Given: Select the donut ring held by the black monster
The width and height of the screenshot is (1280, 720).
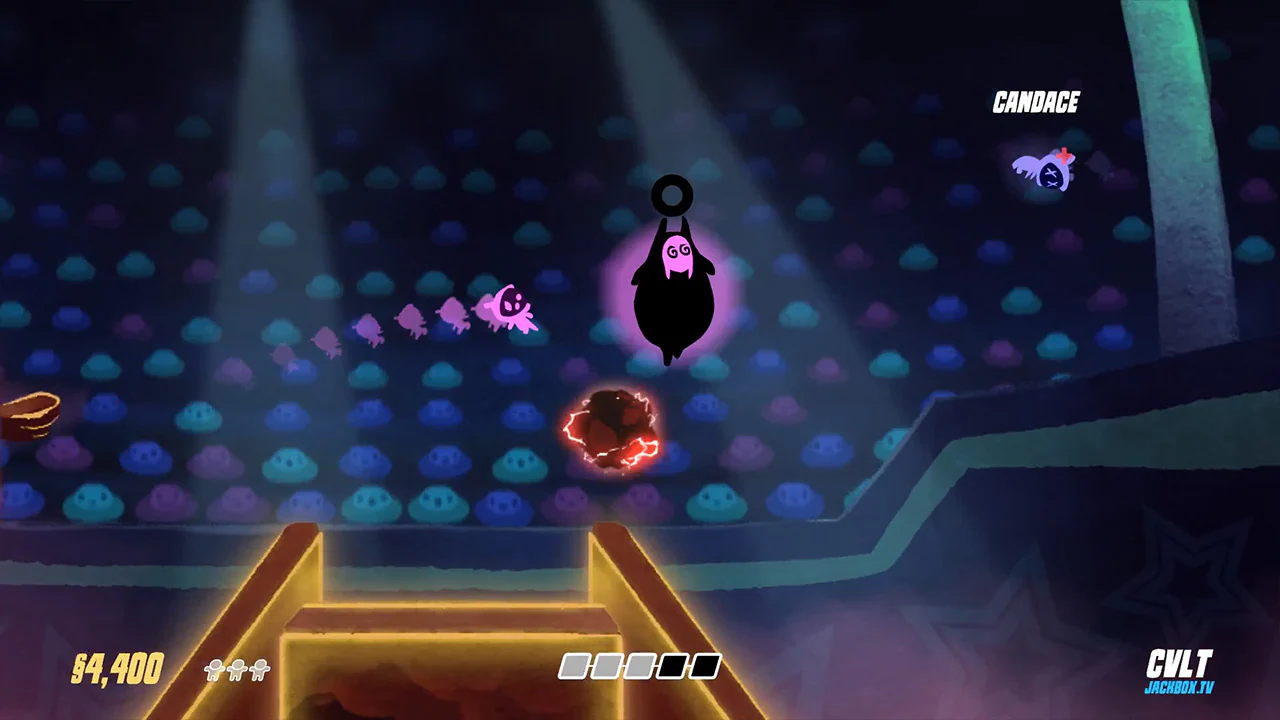Looking at the screenshot, I should pyautogui.click(x=673, y=195).
